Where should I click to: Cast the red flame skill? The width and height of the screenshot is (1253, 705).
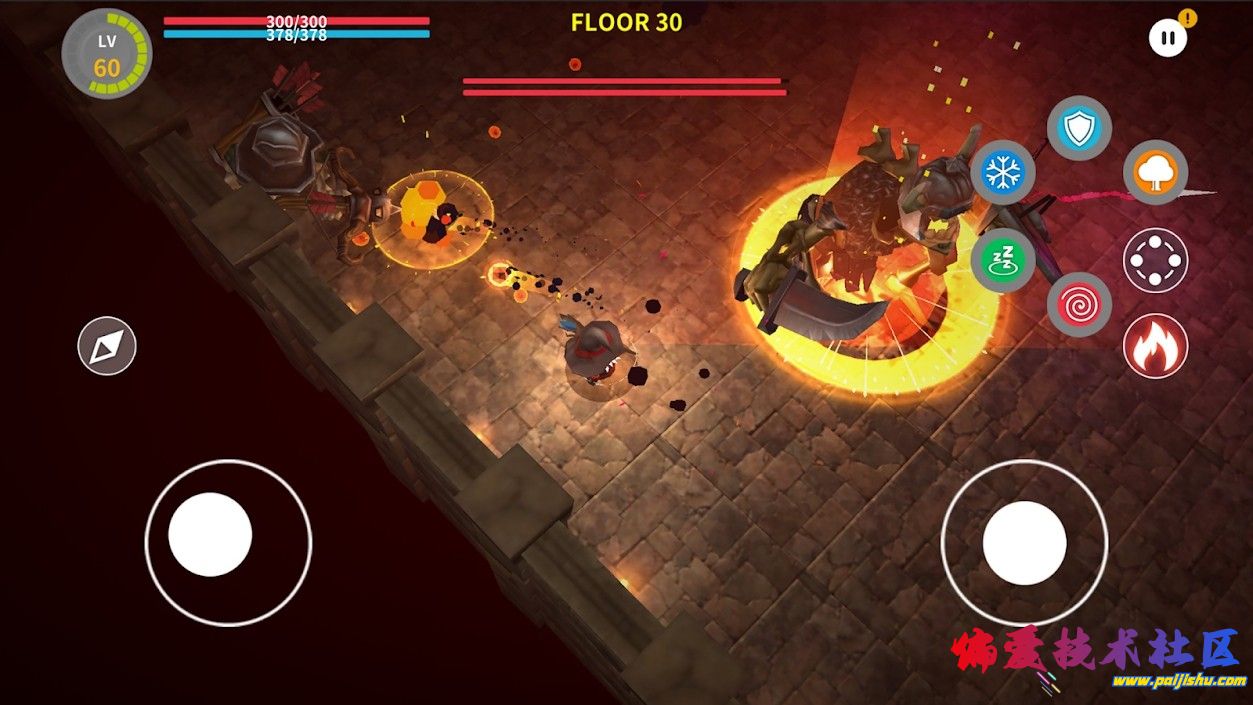[x=1155, y=346]
